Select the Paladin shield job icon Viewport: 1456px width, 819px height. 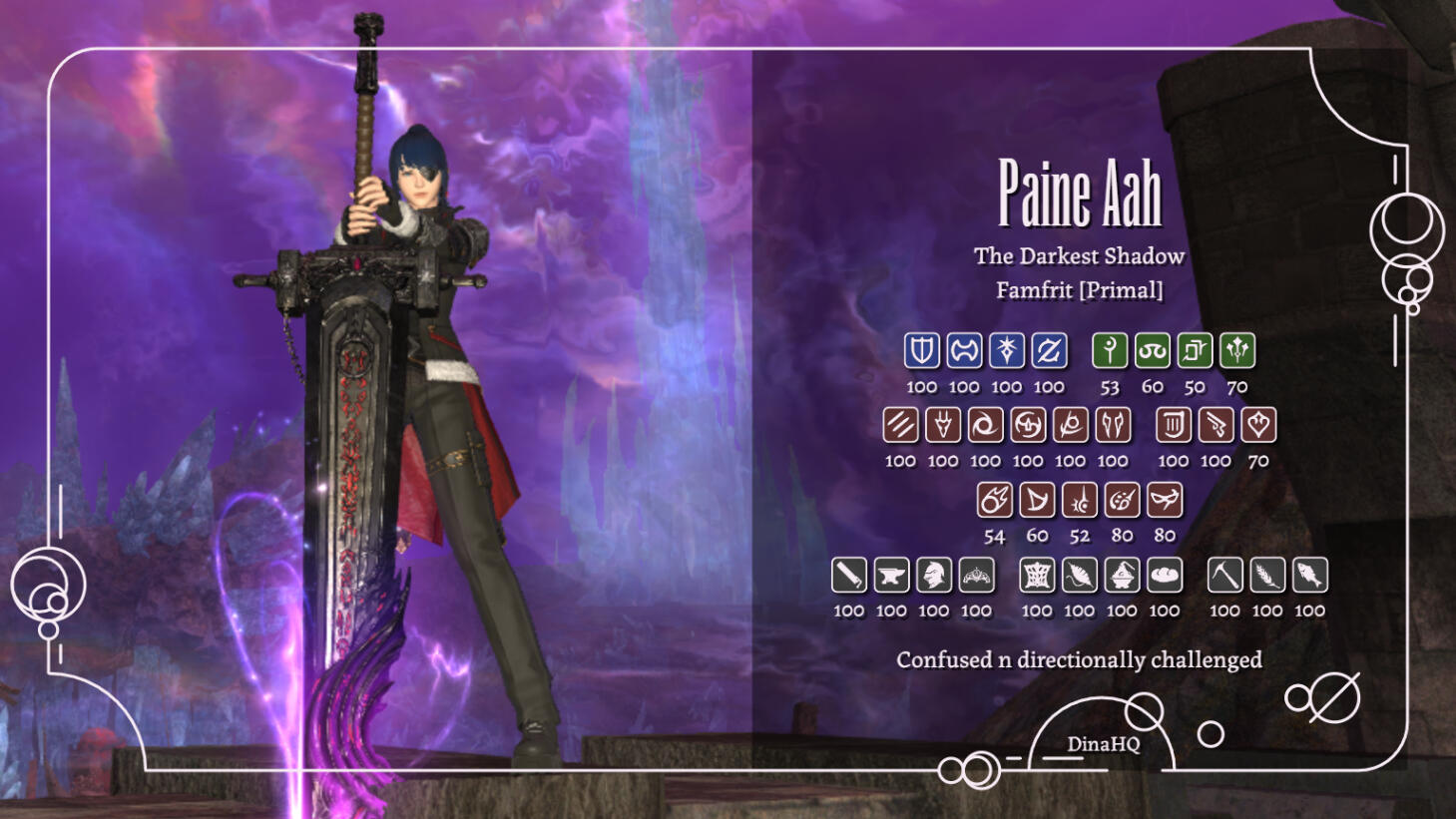(x=921, y=350)
